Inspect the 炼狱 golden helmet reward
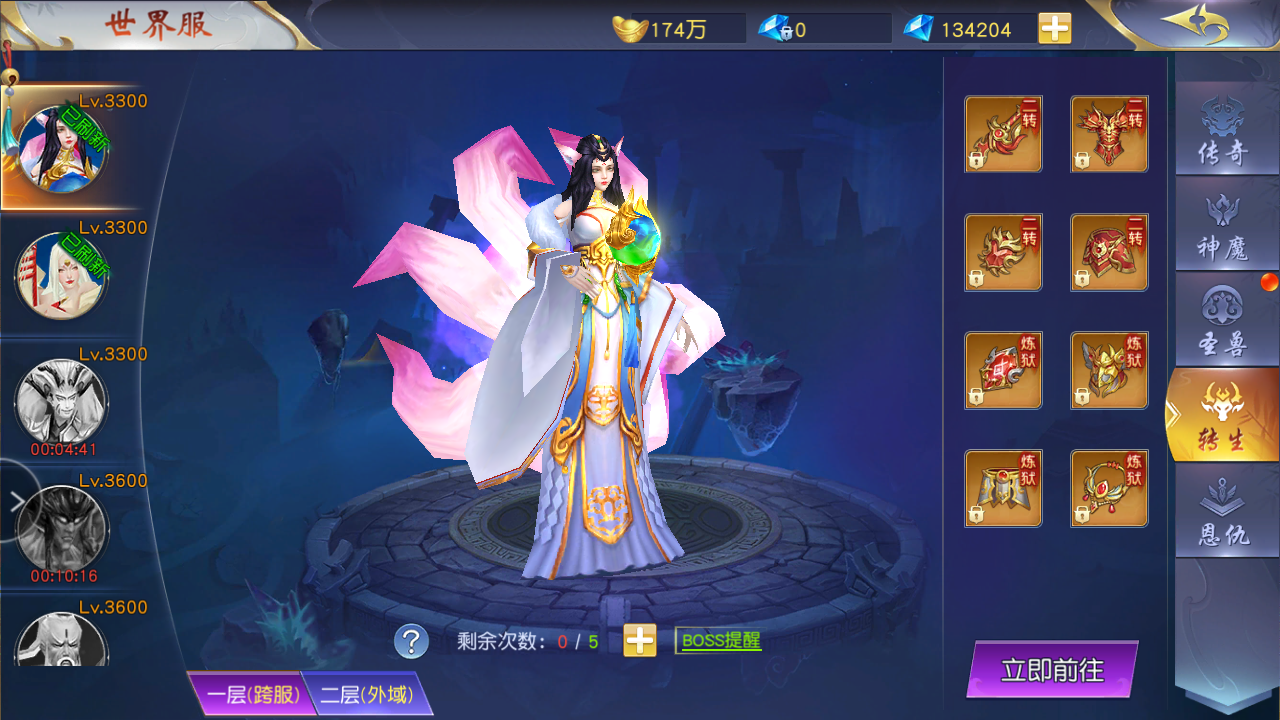Viewport: 1280px width, 720px height. [1109, 370]
